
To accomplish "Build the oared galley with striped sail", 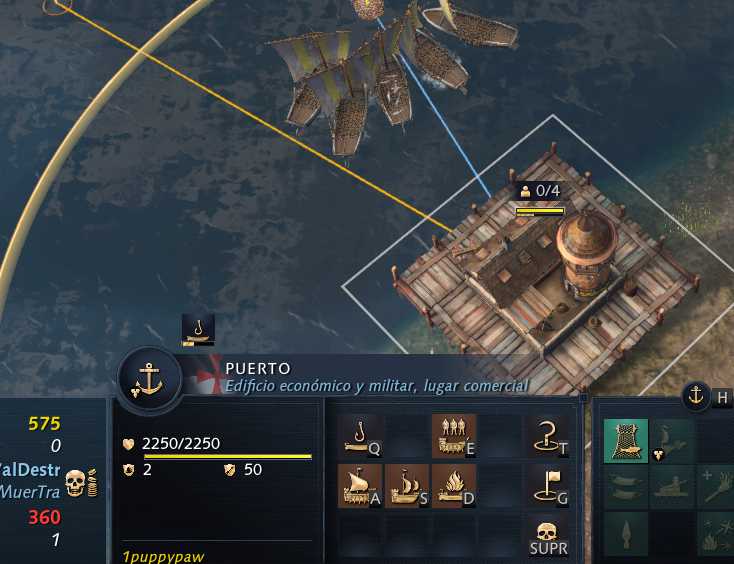I will pyautogui.click(x=359, y=485).
